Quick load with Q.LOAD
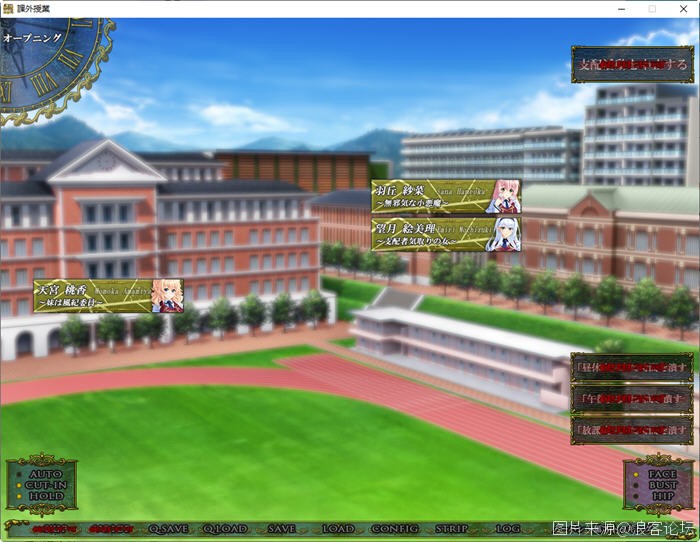 [x=225, y=528]
